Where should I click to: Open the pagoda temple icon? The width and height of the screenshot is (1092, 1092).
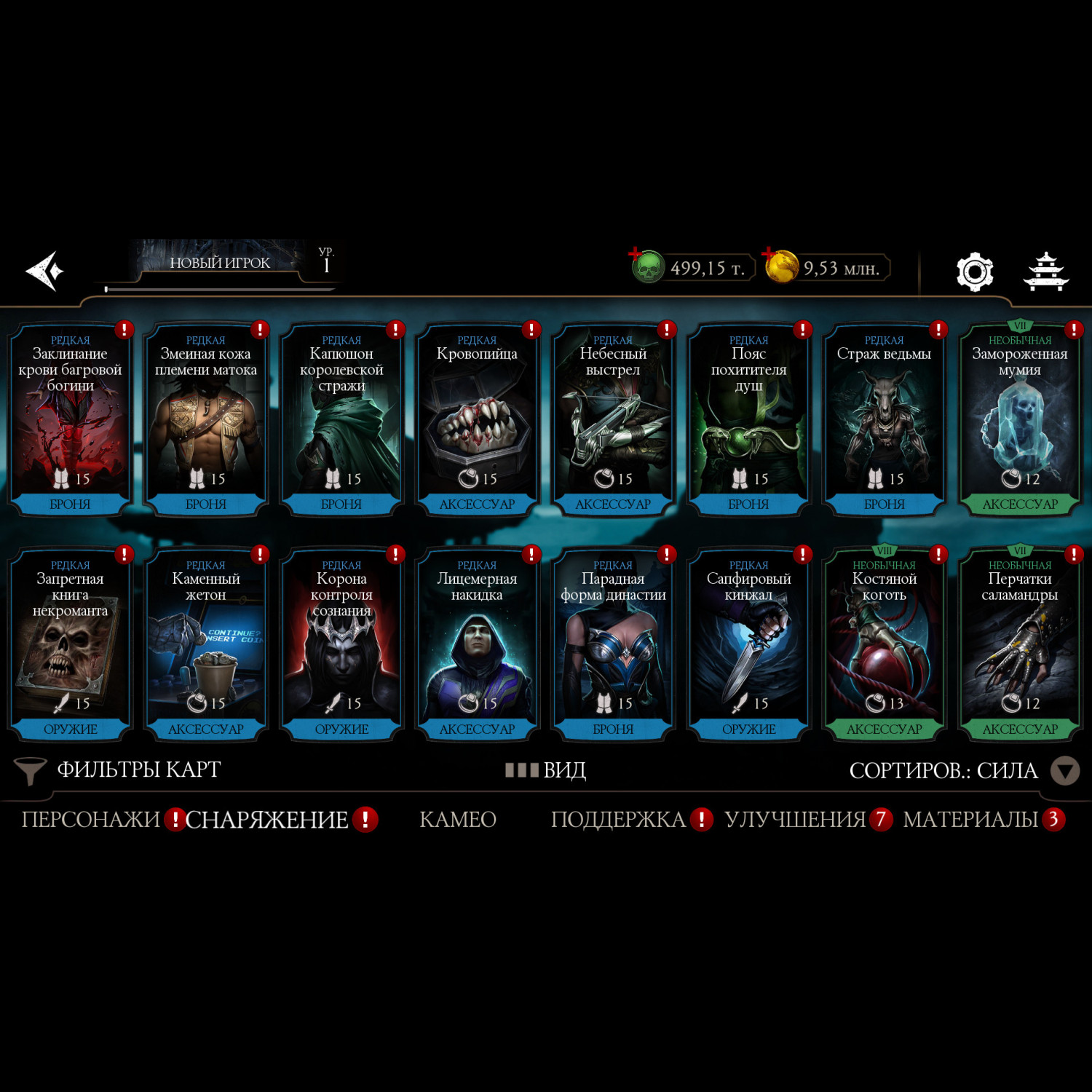point(1045,272)
